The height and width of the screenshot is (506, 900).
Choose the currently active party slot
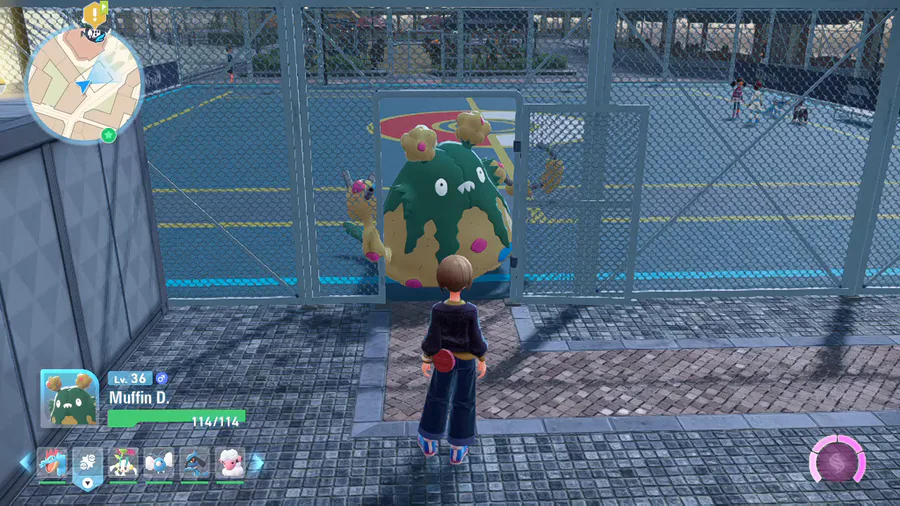click(88, 464)
